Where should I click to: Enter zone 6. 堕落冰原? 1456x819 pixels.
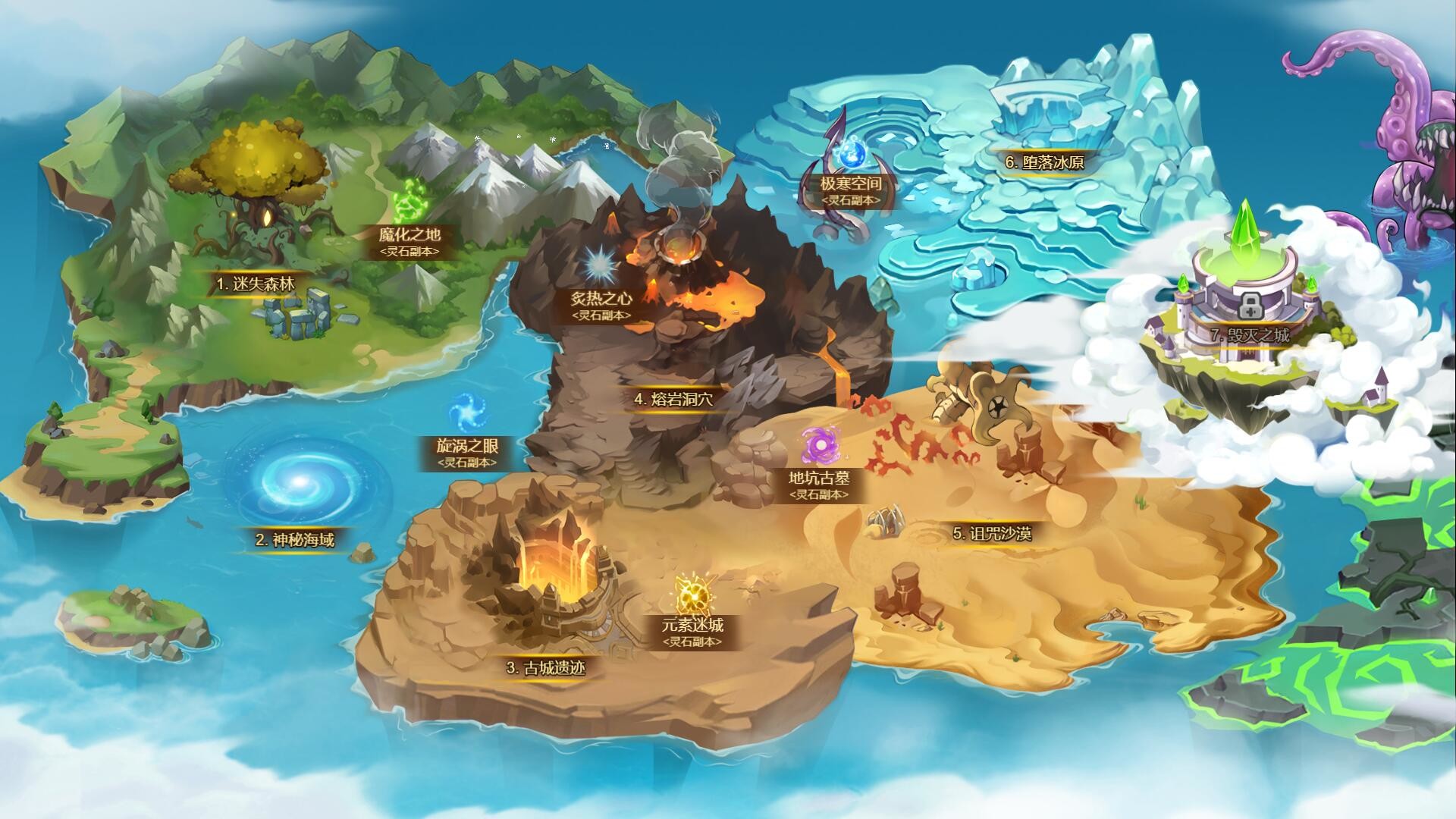[x=1046, y=162]
